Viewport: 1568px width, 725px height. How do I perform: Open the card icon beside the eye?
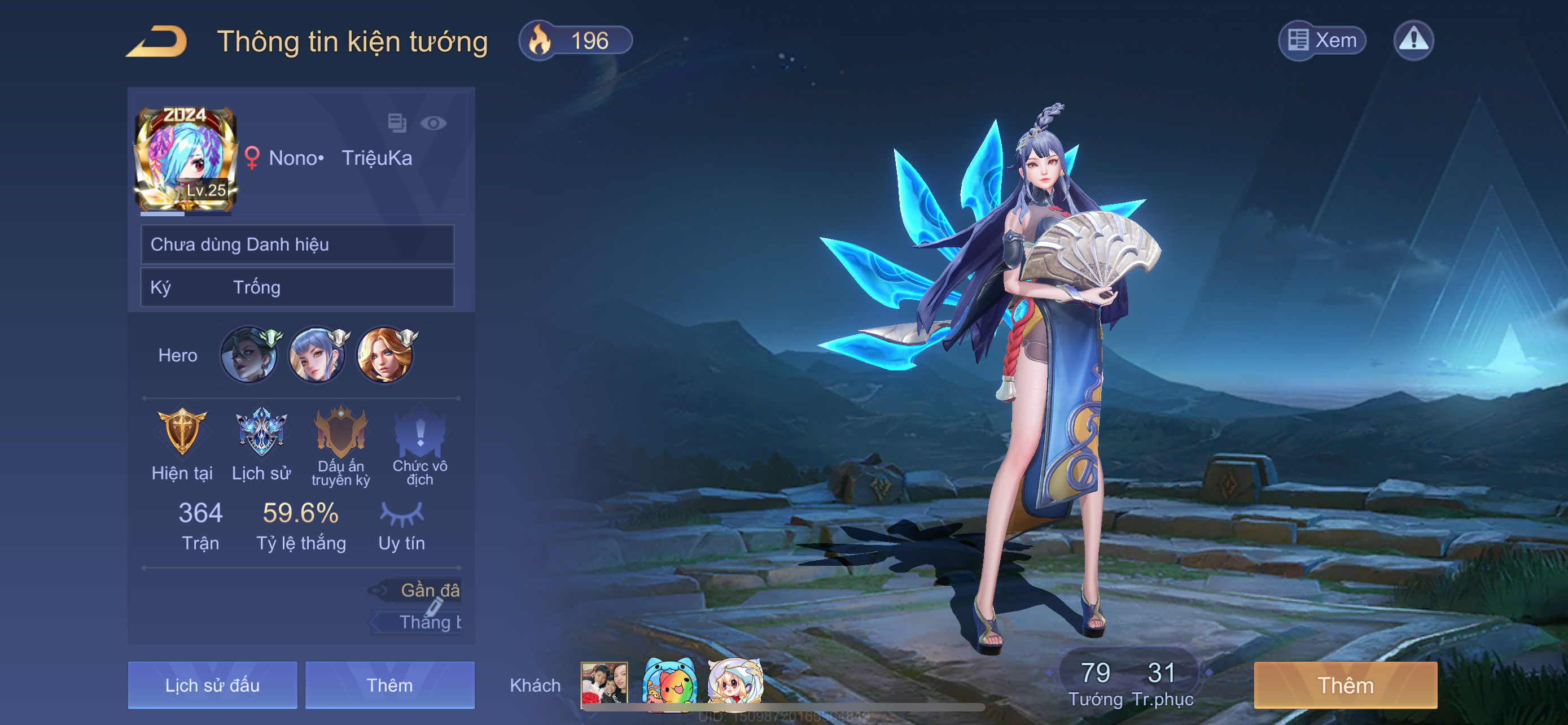397,123
